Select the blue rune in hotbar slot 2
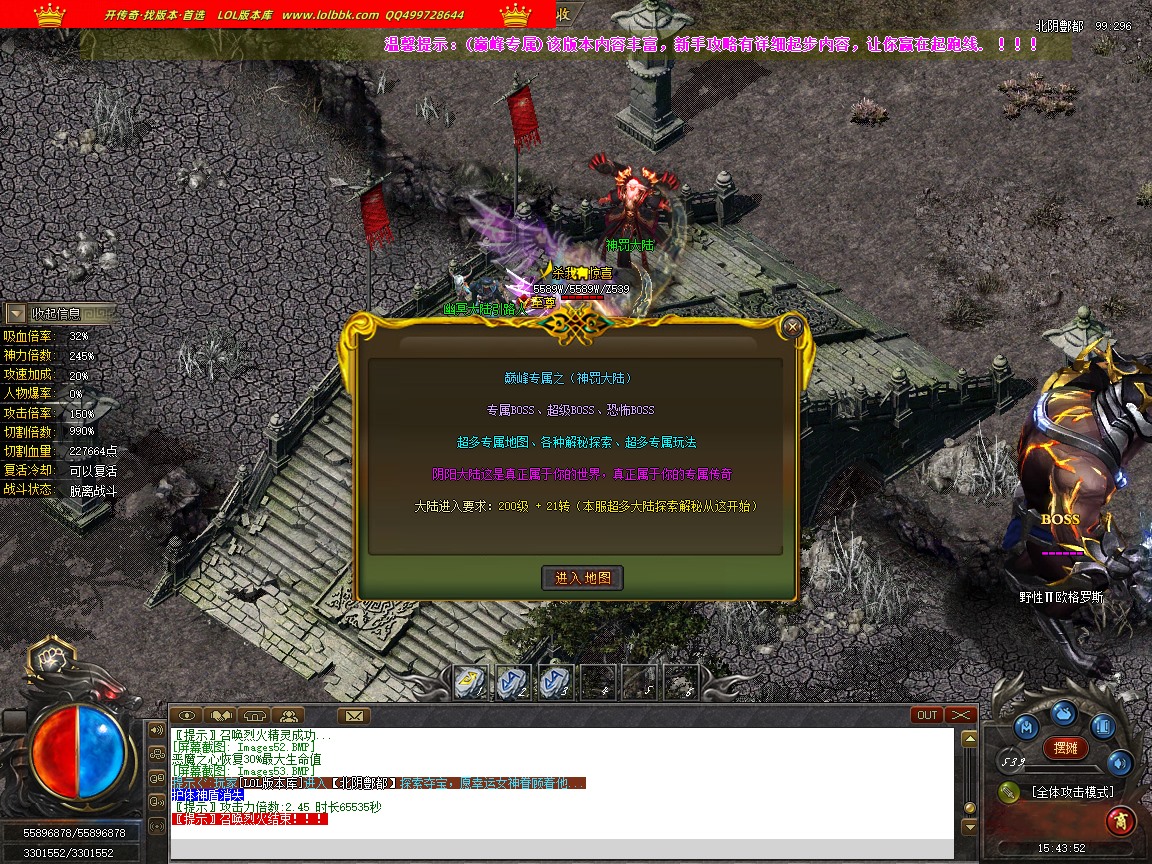Screen dimensions: 1152x864 coord(513,681)
